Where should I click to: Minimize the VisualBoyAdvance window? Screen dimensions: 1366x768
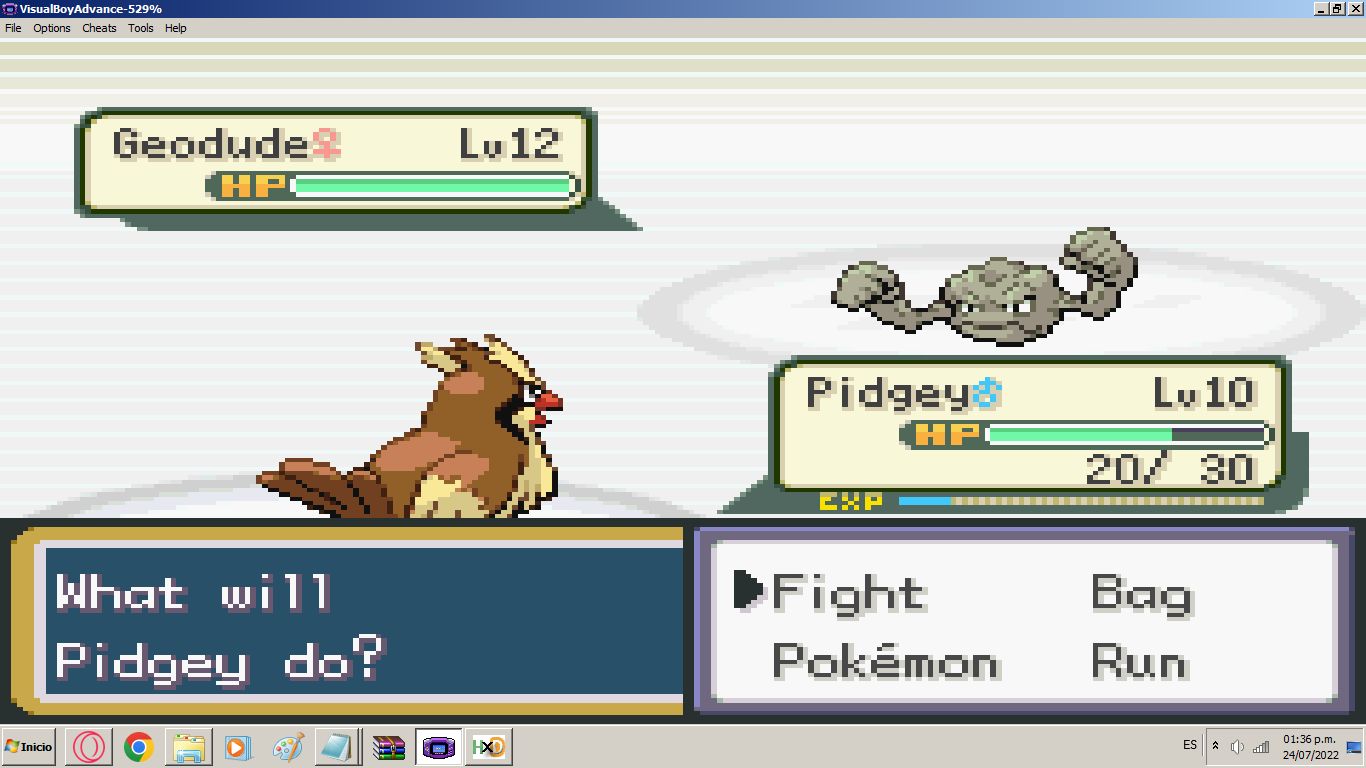point(1323,8)
